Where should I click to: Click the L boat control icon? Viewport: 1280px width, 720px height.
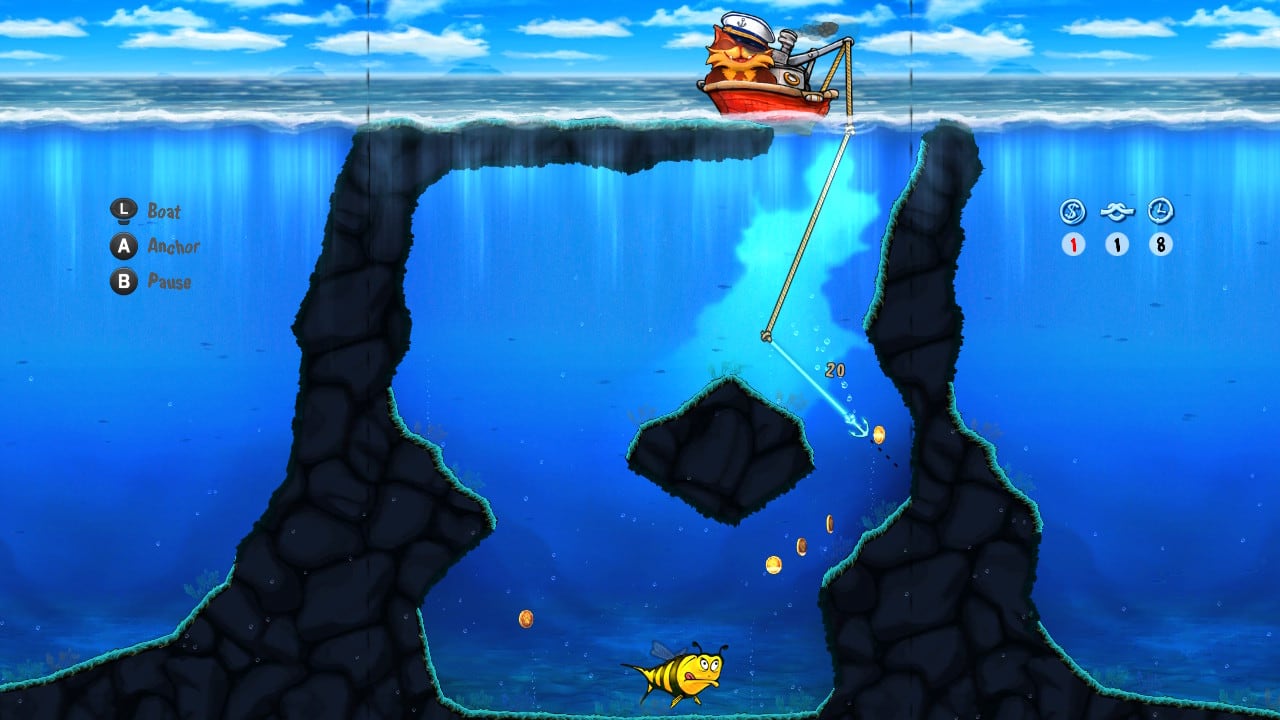(x=122, y=212)
